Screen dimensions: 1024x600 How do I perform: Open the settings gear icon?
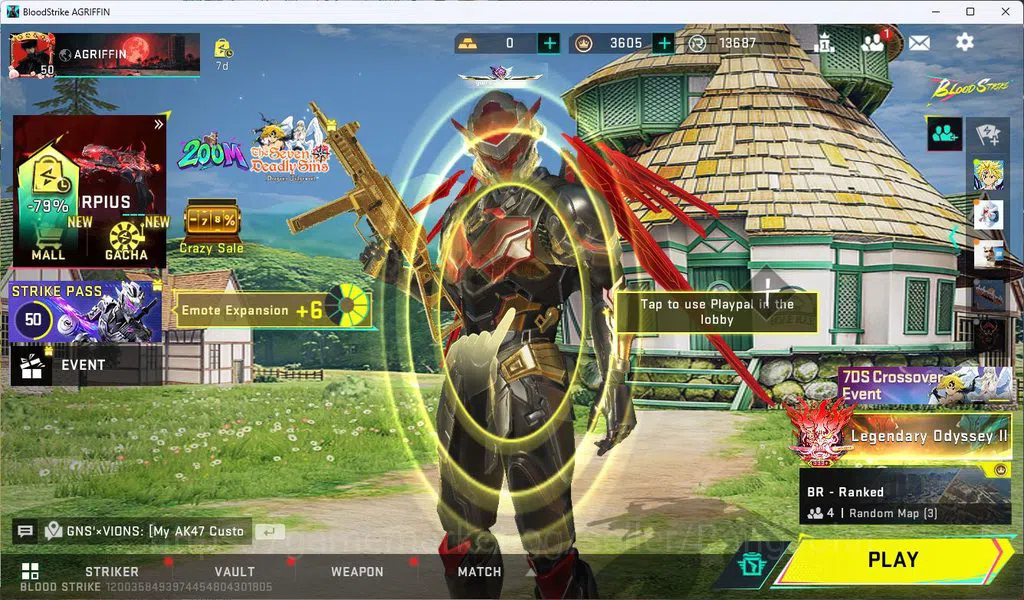(964, 42)
